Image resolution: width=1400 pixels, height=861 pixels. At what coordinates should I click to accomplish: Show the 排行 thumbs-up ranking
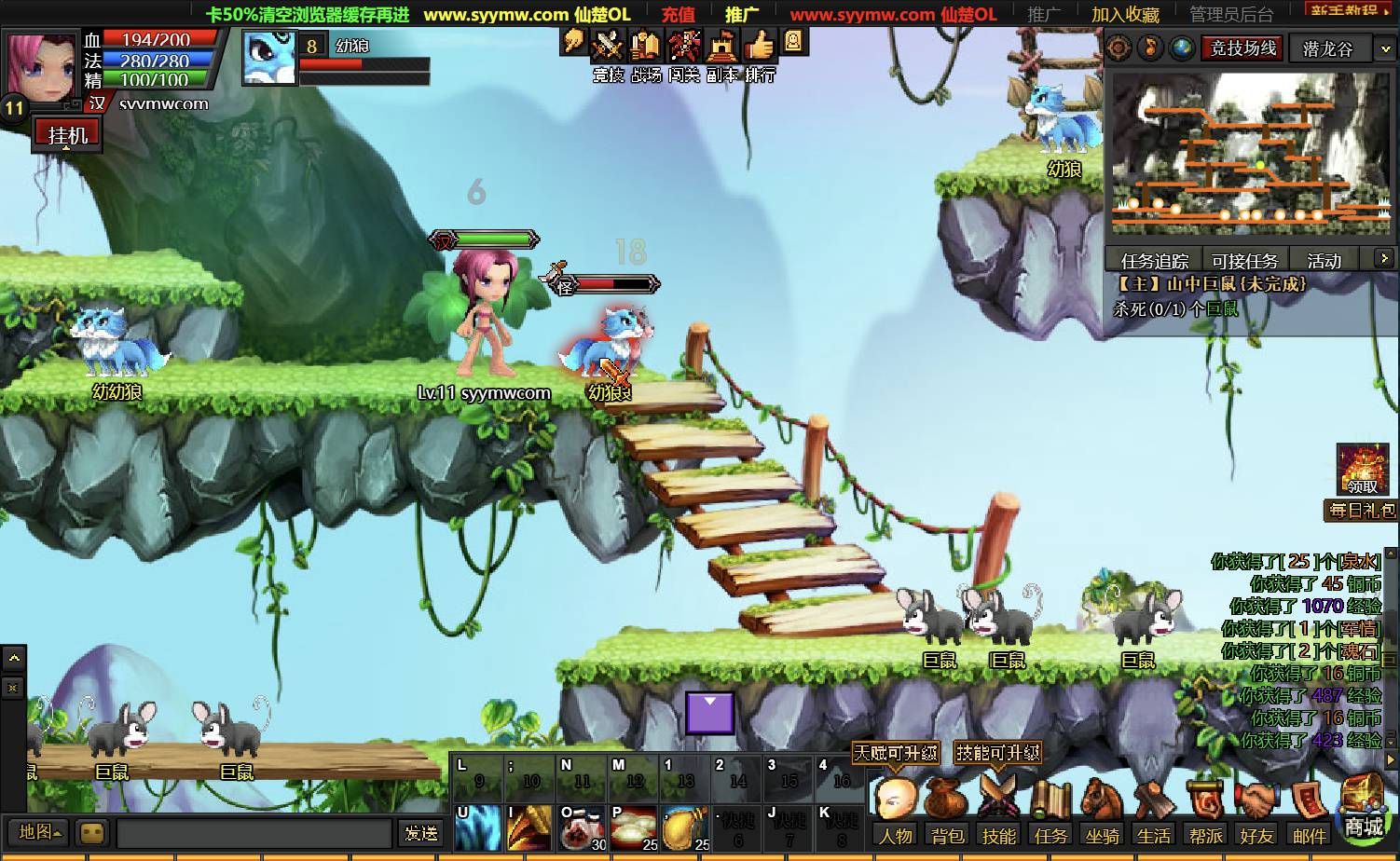(x=761, y=46)
